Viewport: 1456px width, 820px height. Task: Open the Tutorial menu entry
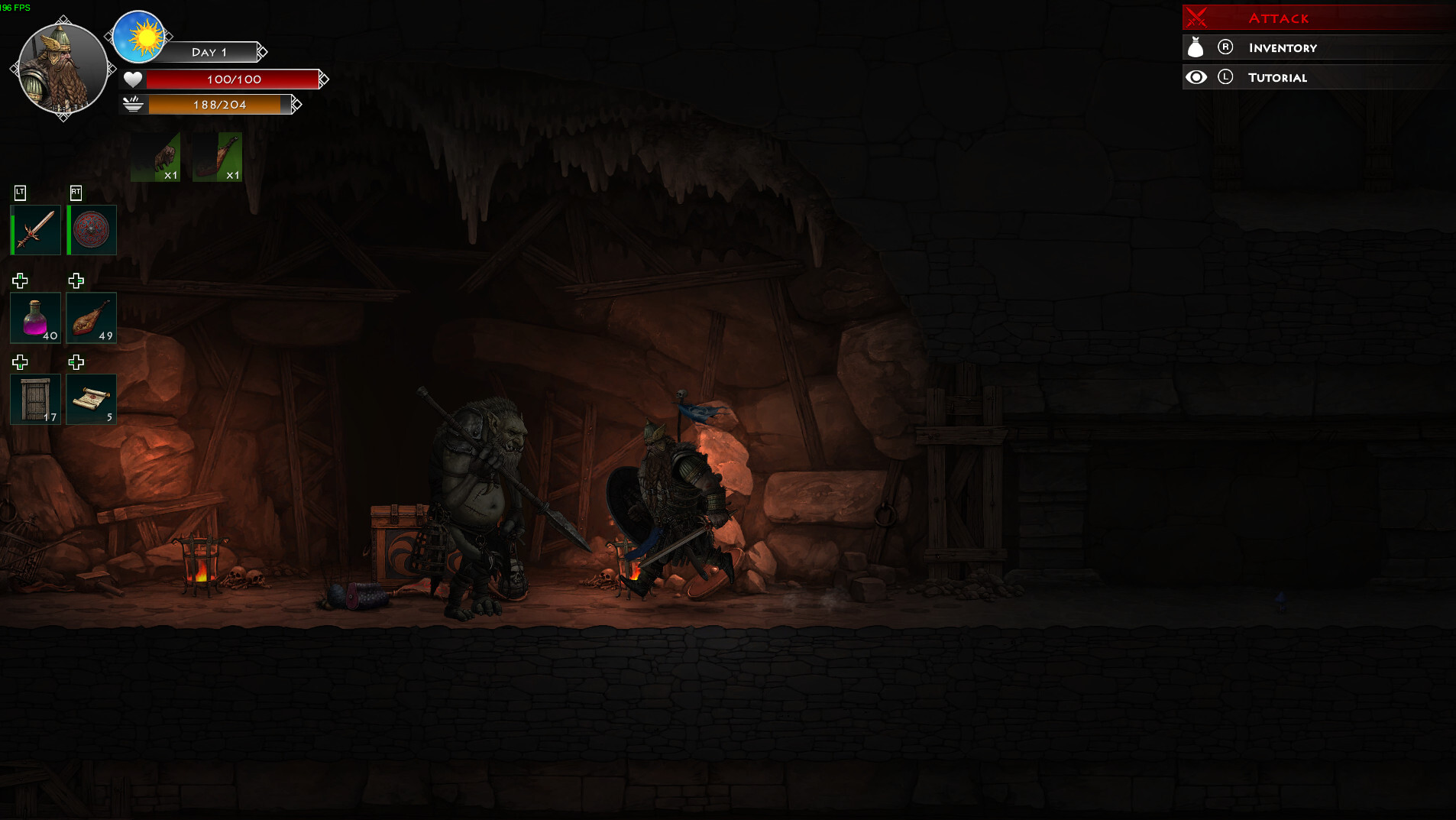point(1277,76)
